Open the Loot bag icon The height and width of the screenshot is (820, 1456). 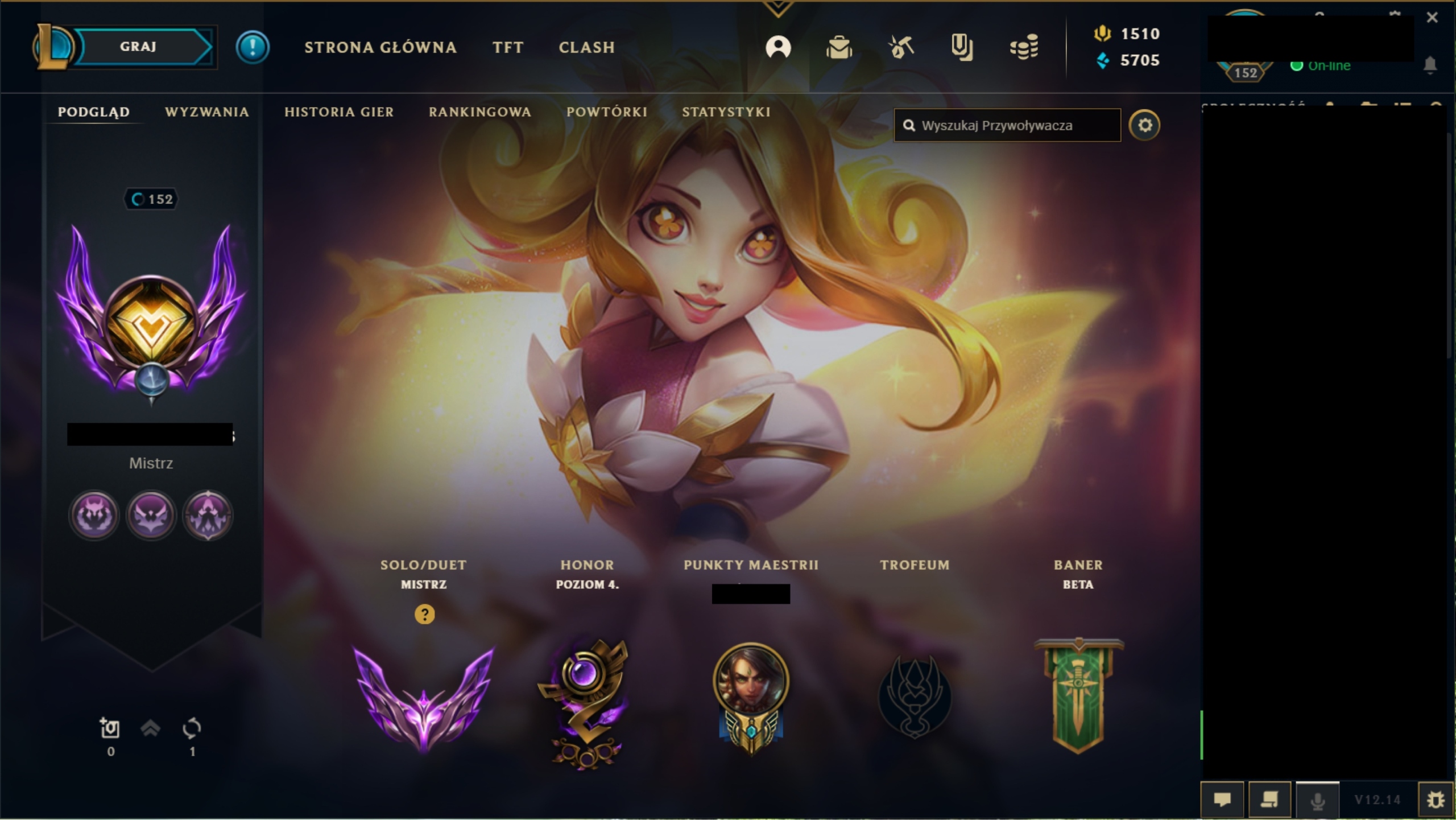[840, 48]
